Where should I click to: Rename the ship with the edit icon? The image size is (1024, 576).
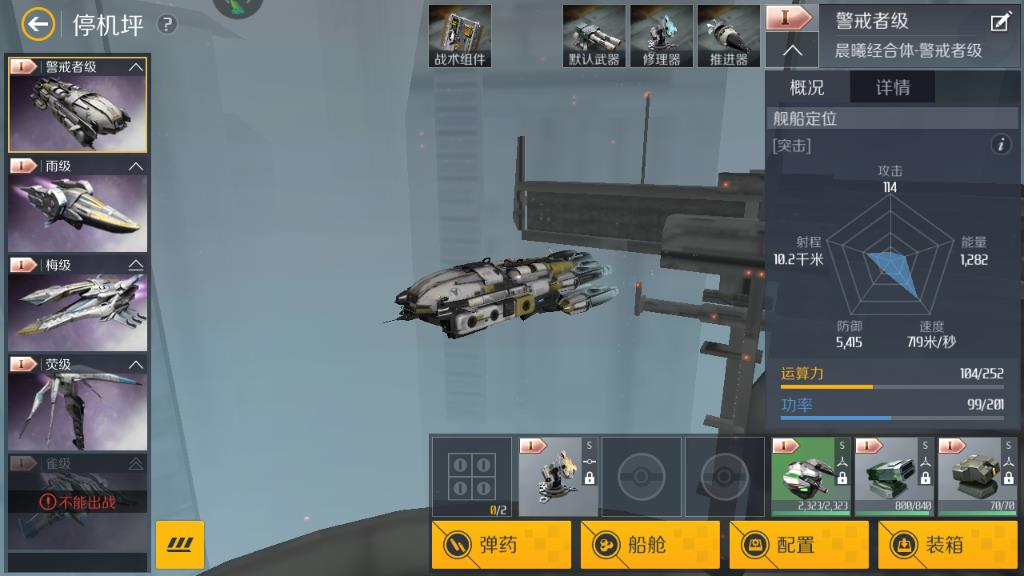999,22
